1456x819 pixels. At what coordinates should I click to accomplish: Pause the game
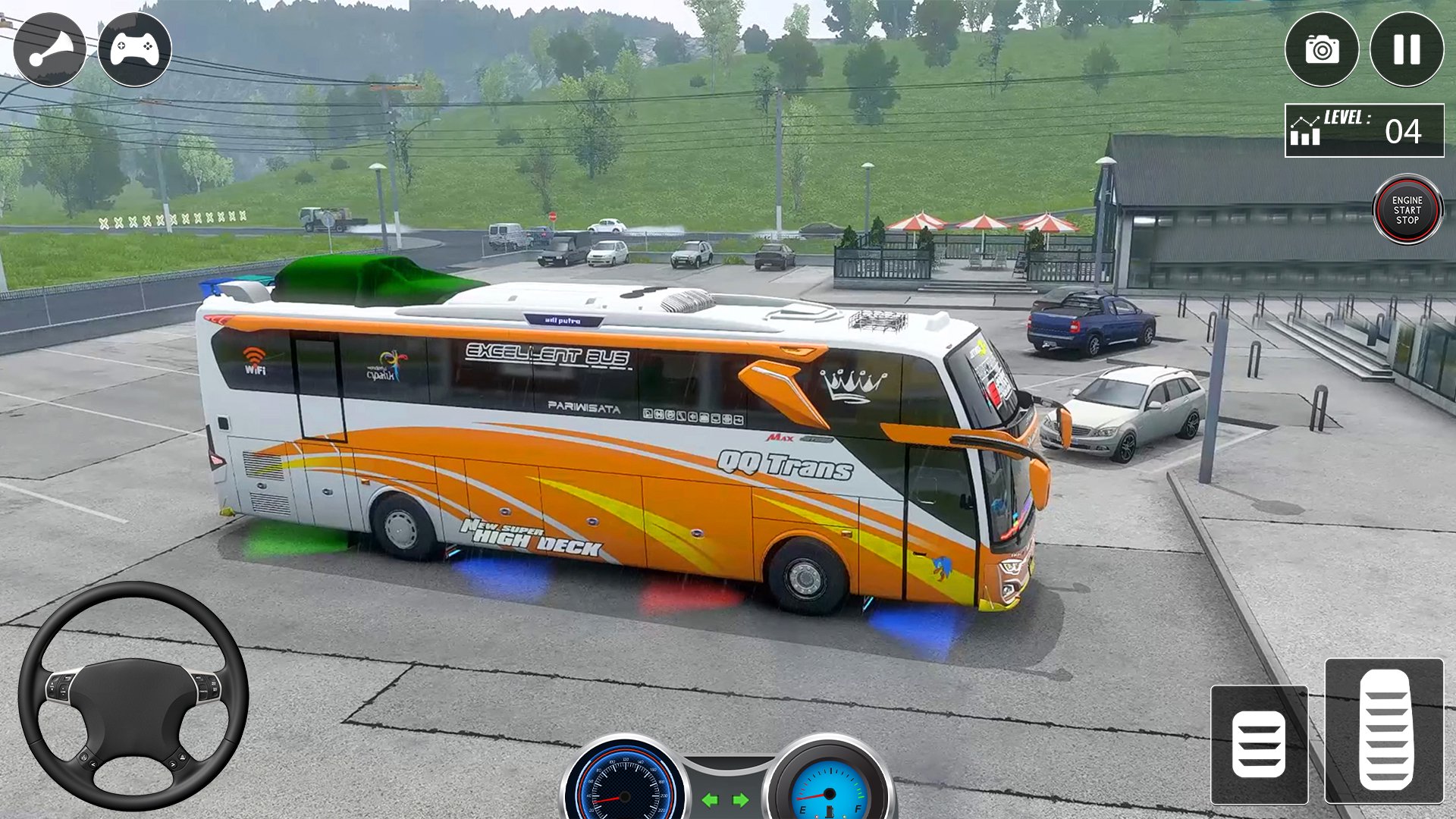(x=1407, y=50)
